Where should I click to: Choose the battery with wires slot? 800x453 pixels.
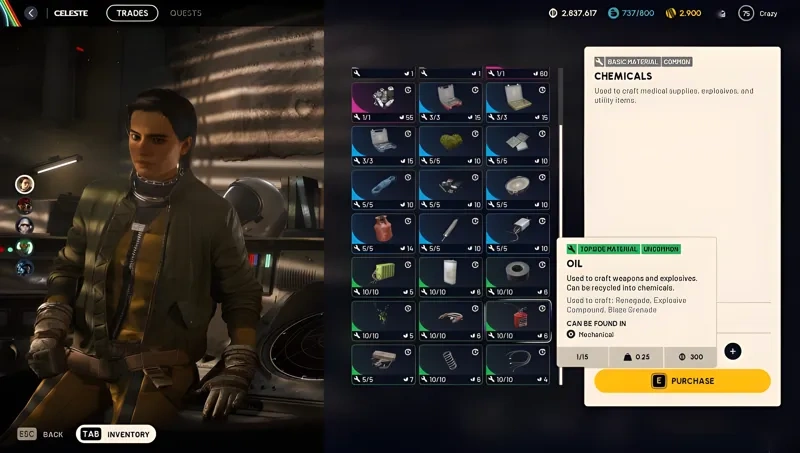(x=517, y=232)
